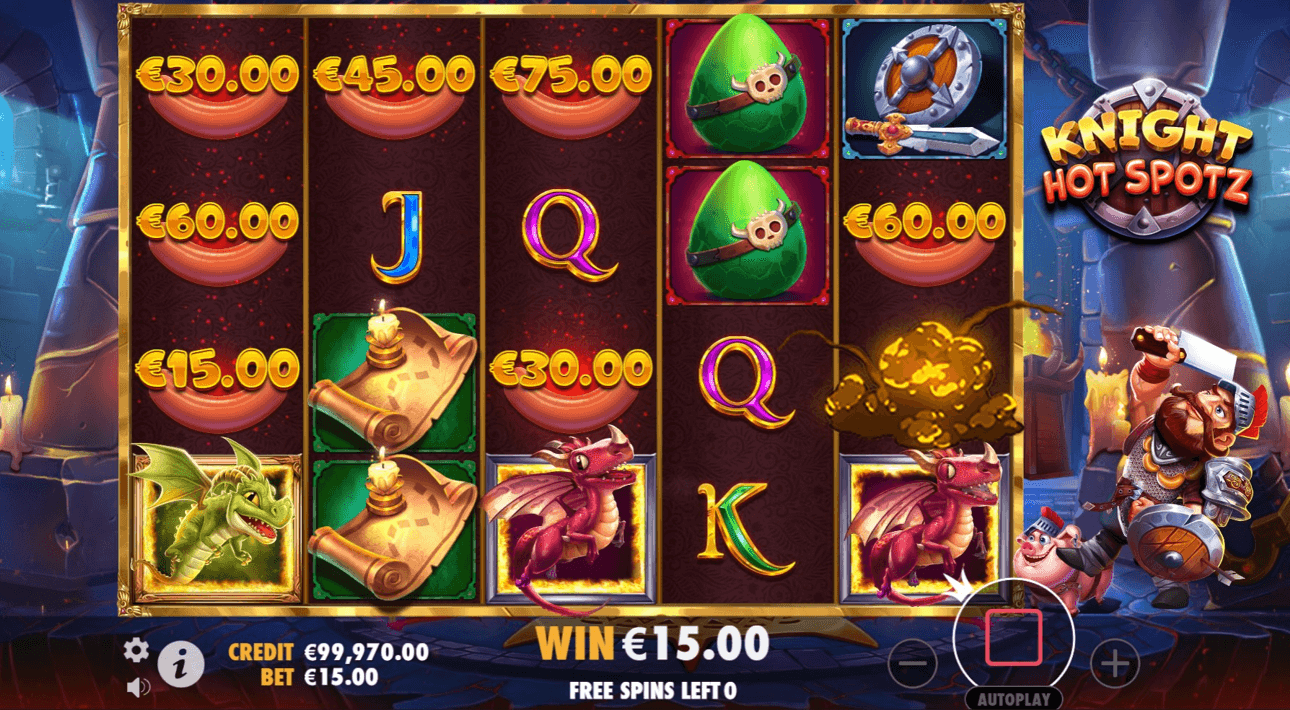Open the game information page
Viewport: 1290px width, 710px height.
(x=181, y=662)
